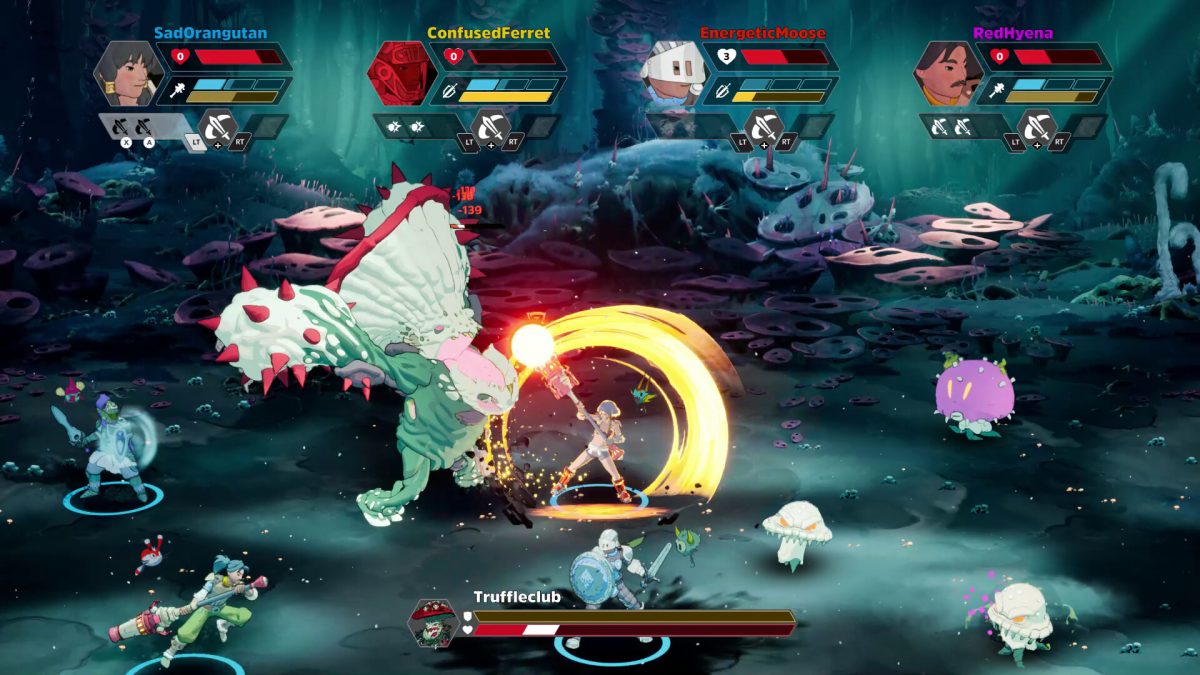1200x675 pixels.
Task: Click SadOrangutan's mace weapon icon
Action: [x=175, y=91]
